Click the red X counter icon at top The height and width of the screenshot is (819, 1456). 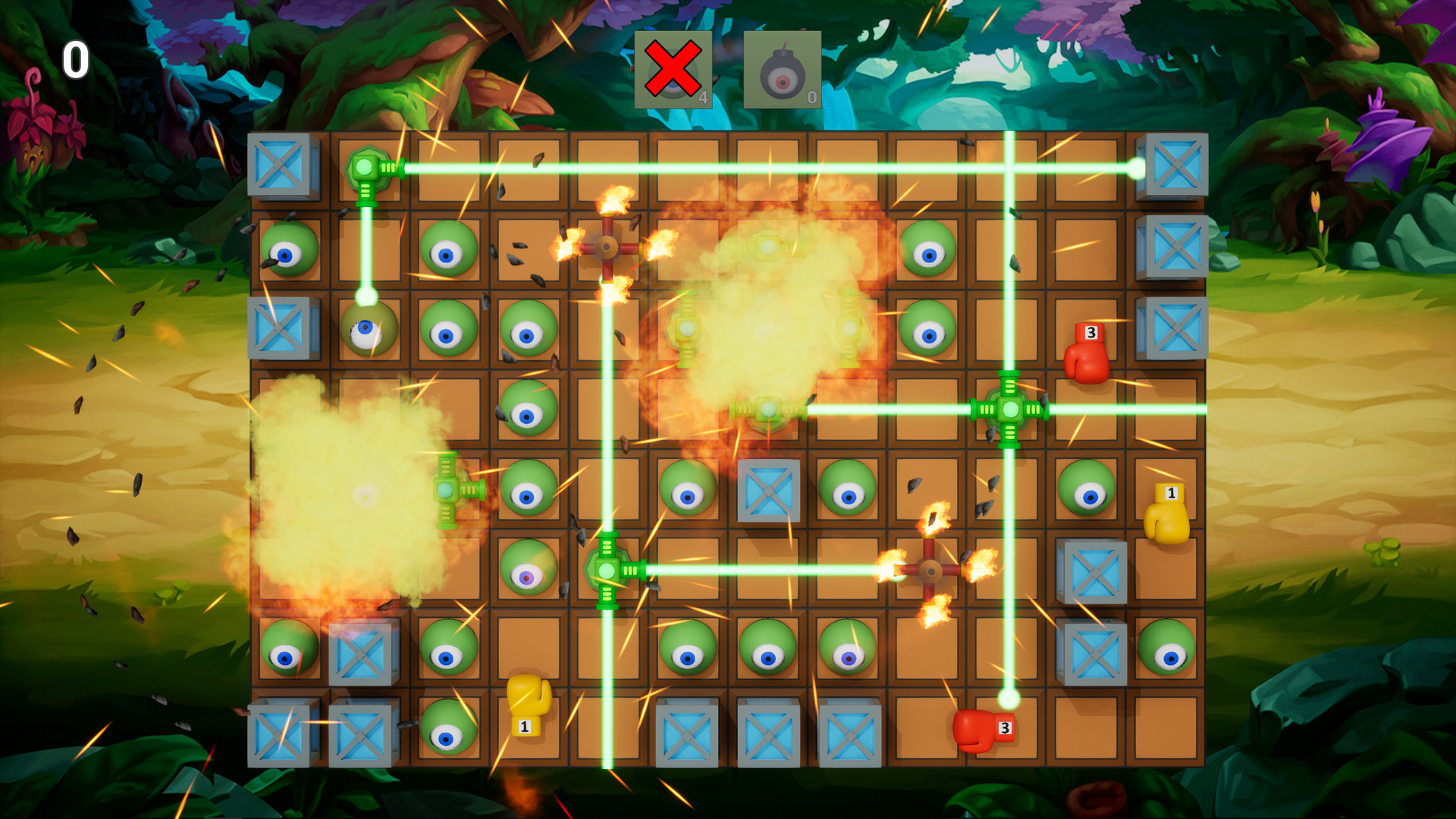[673, 71]
